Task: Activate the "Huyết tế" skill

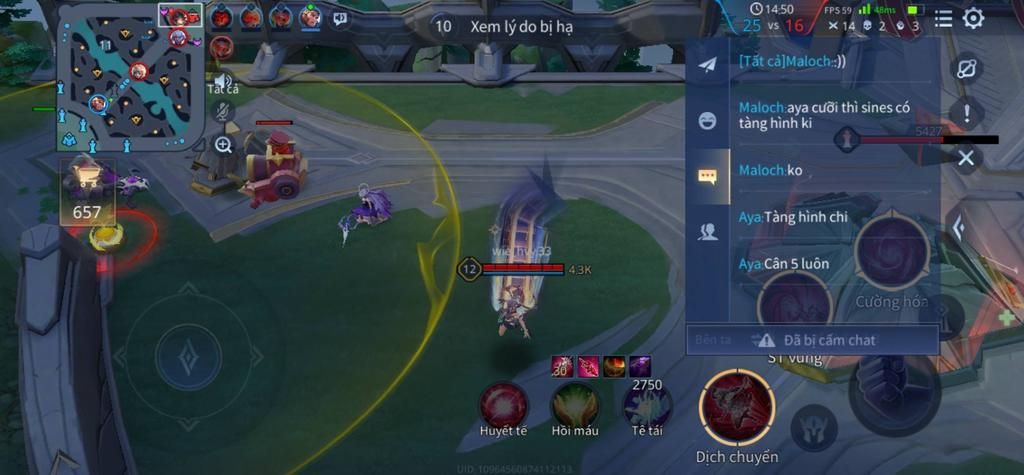Action: 503,407
